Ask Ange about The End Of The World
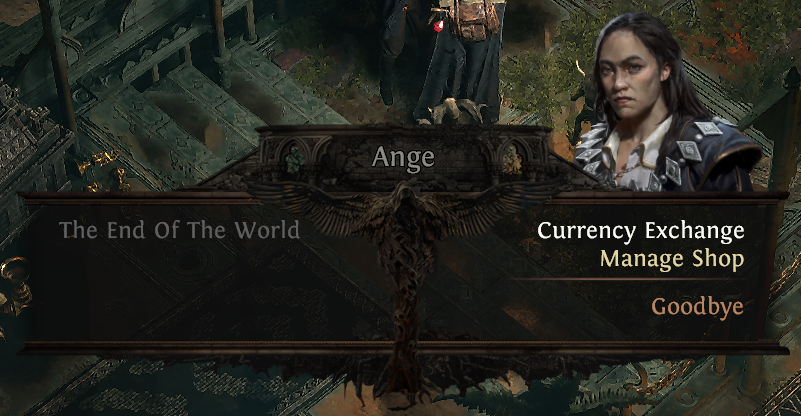Image resolution: width=801 pixels, height=416 pixels. (179, 231)
